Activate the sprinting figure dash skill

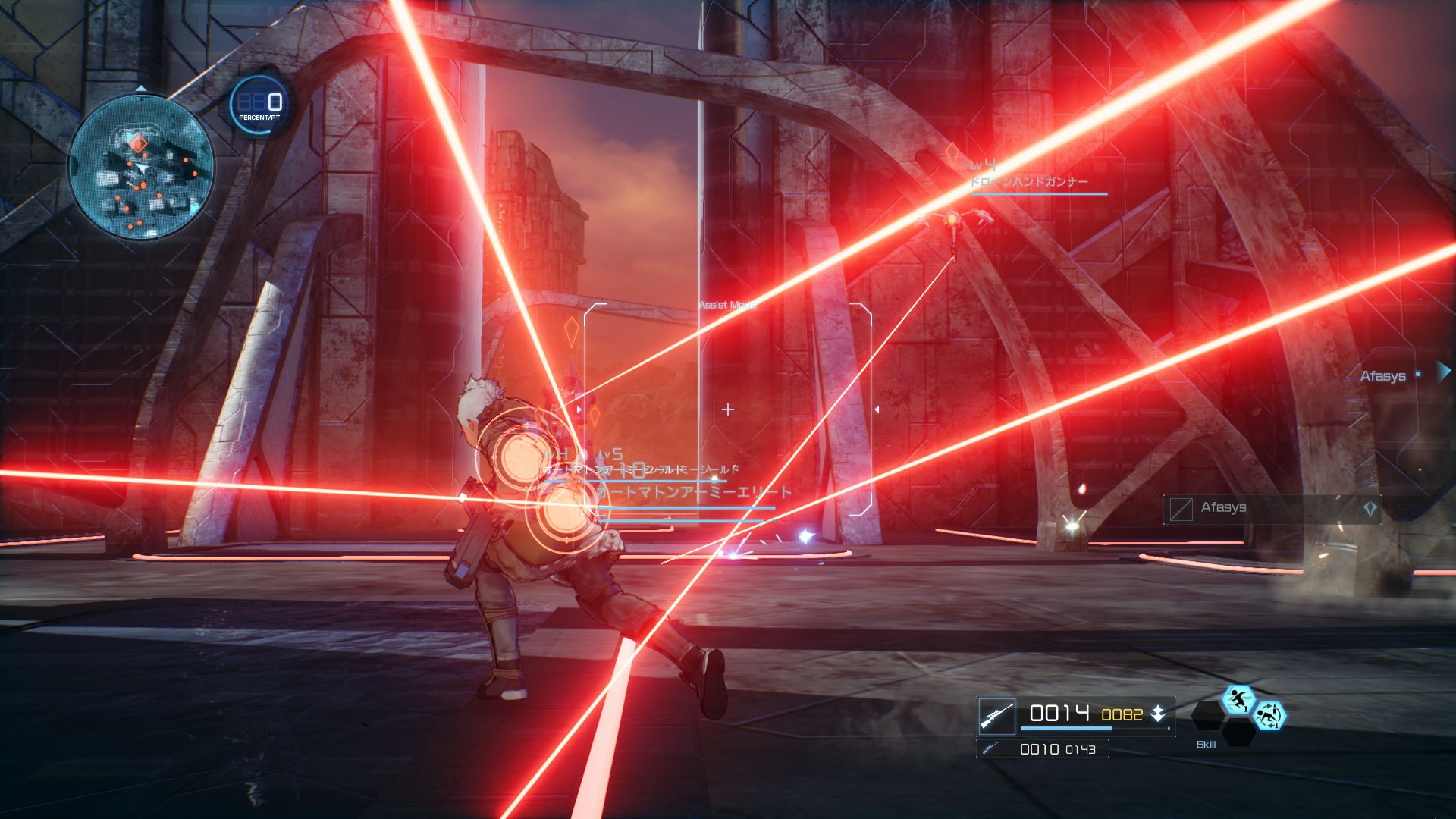click(1238, 699)
